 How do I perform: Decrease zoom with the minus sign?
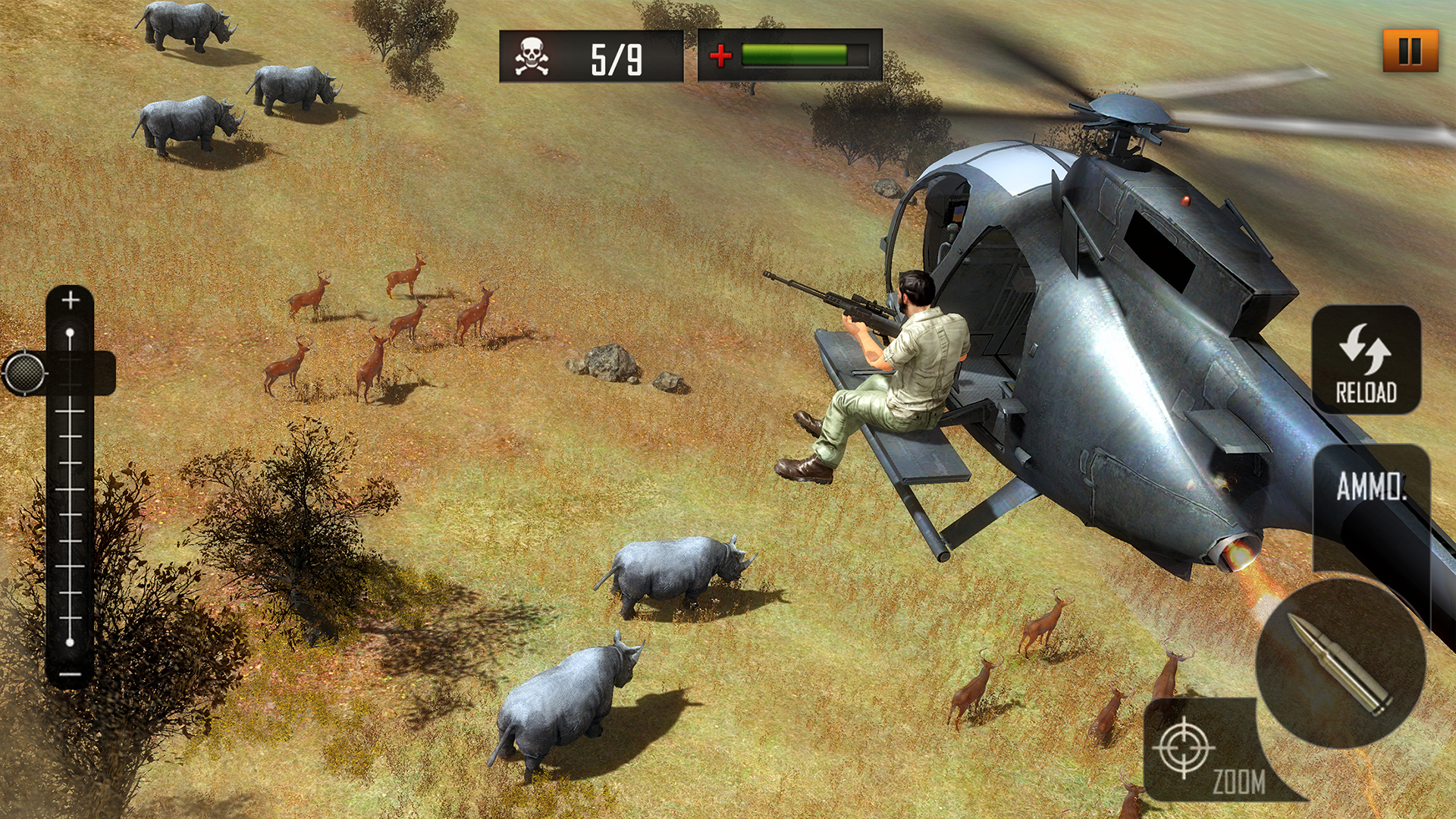[x=70, y=674]
